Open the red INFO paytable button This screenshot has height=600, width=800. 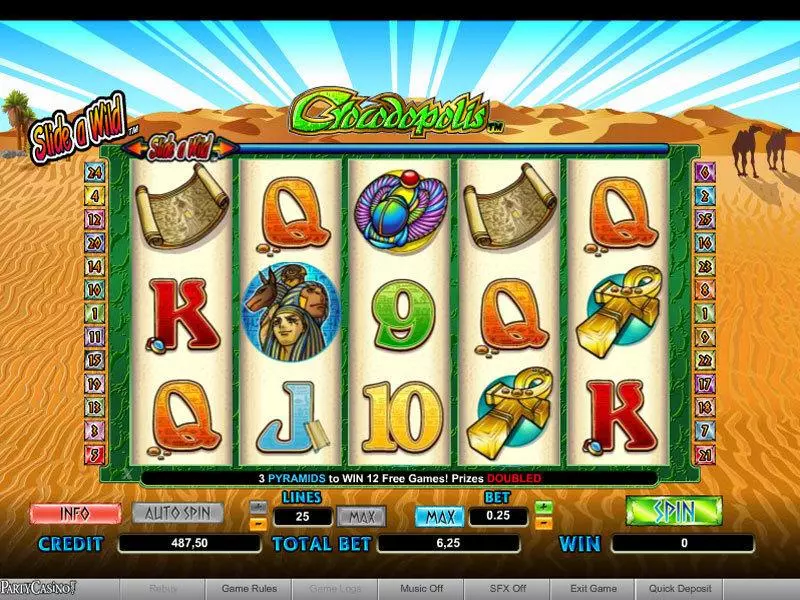75,513
